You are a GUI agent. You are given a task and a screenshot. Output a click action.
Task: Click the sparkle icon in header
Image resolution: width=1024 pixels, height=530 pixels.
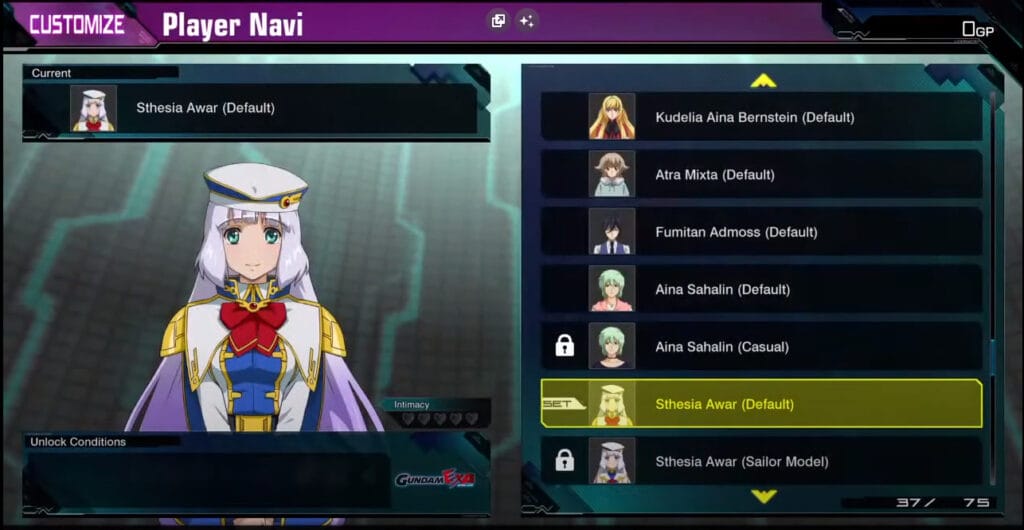click(527, 21)
